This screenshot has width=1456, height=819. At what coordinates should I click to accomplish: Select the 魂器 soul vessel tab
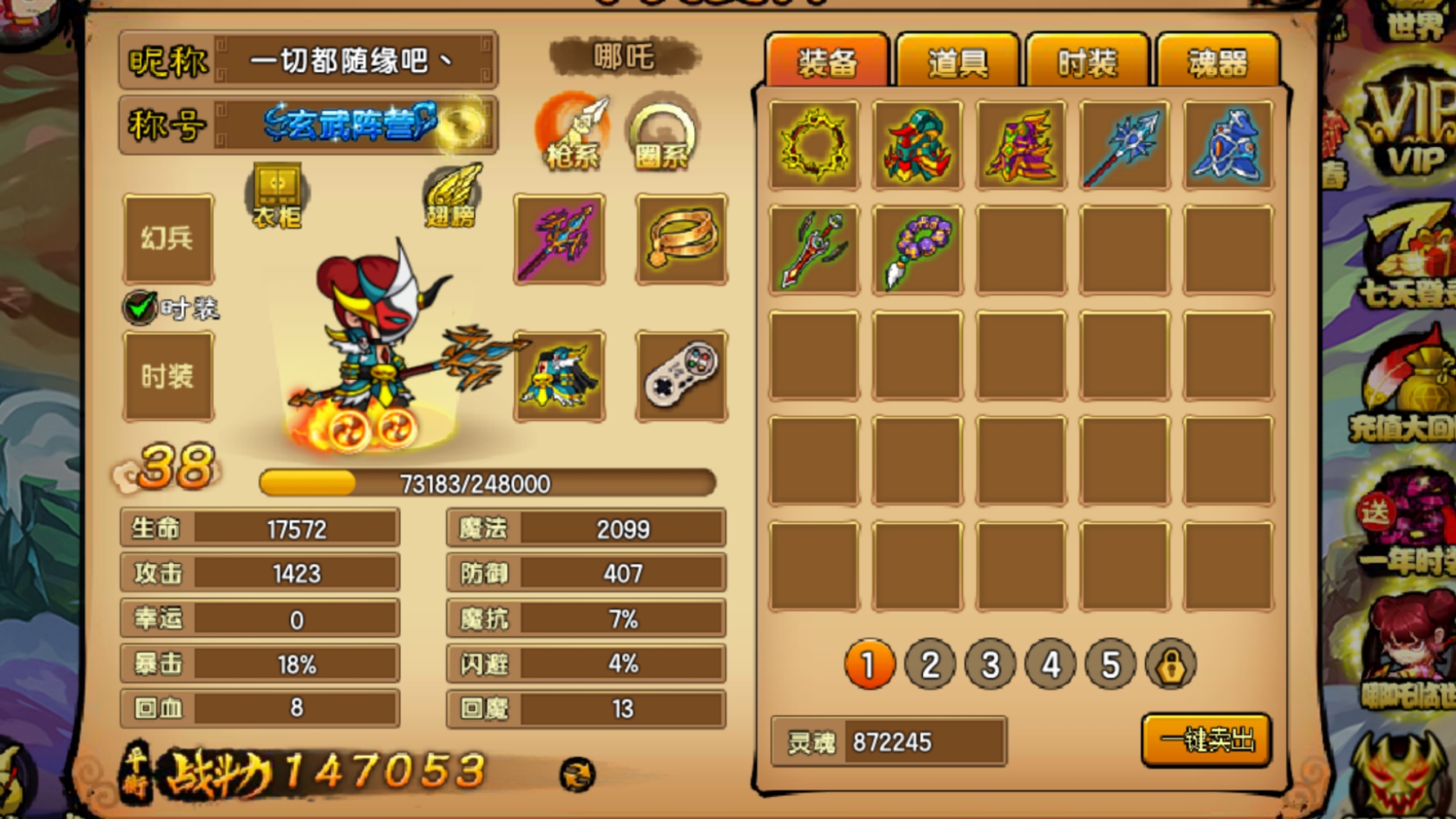1217,62
